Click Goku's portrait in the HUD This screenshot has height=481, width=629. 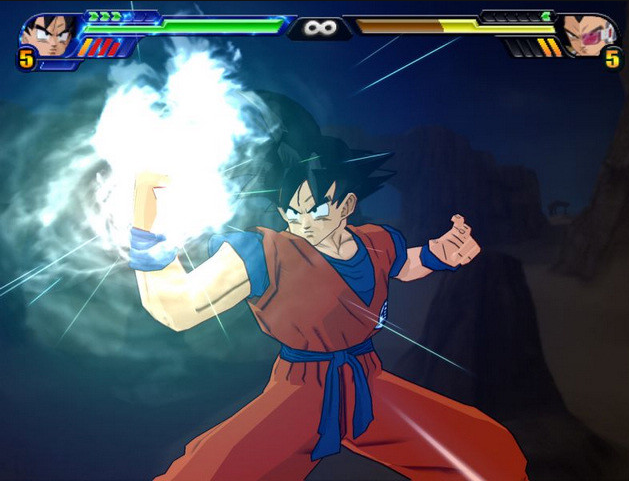click(50, 35)
